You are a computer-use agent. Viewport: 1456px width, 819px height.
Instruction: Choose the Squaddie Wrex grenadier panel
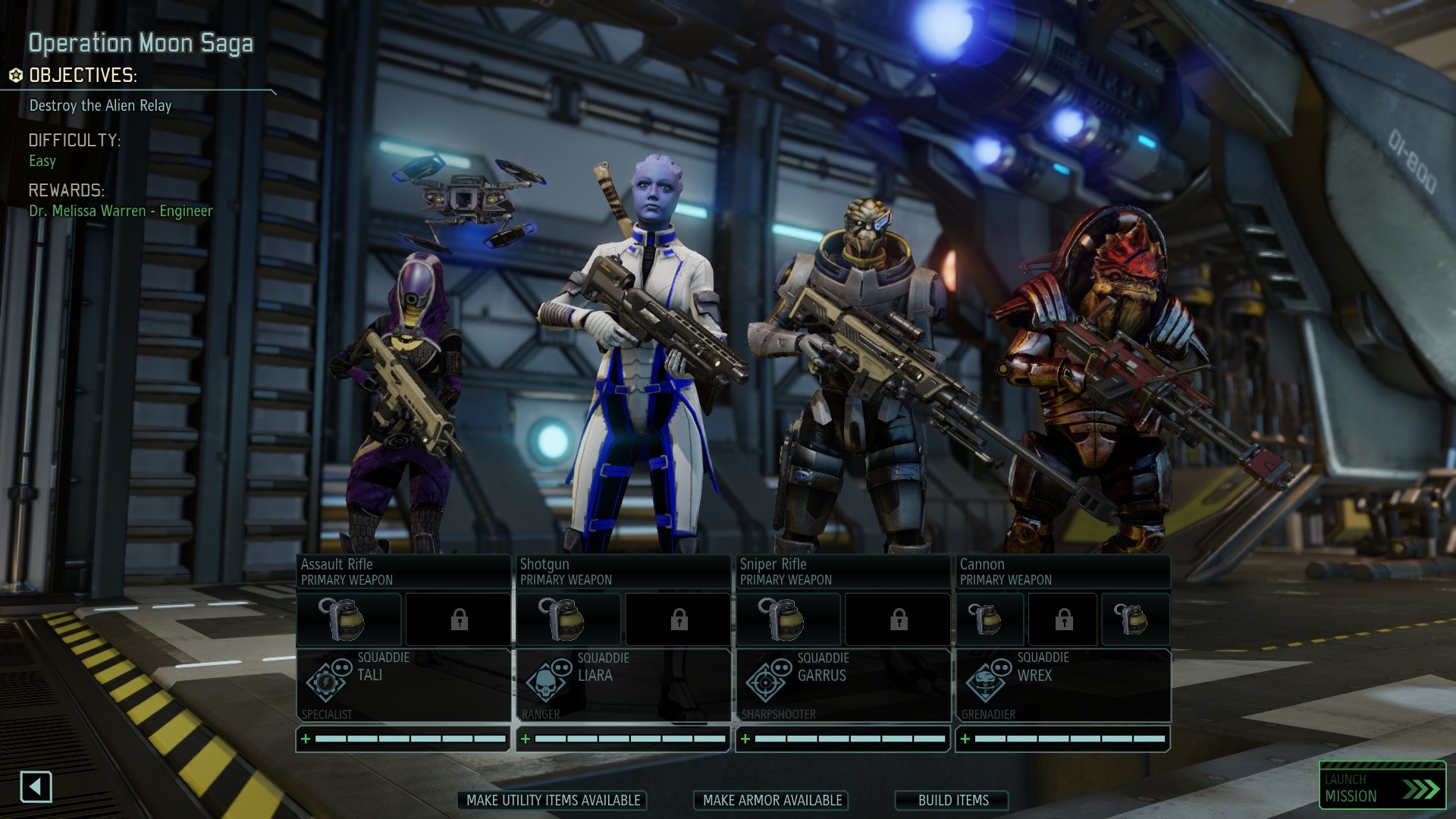[1062, 685]
